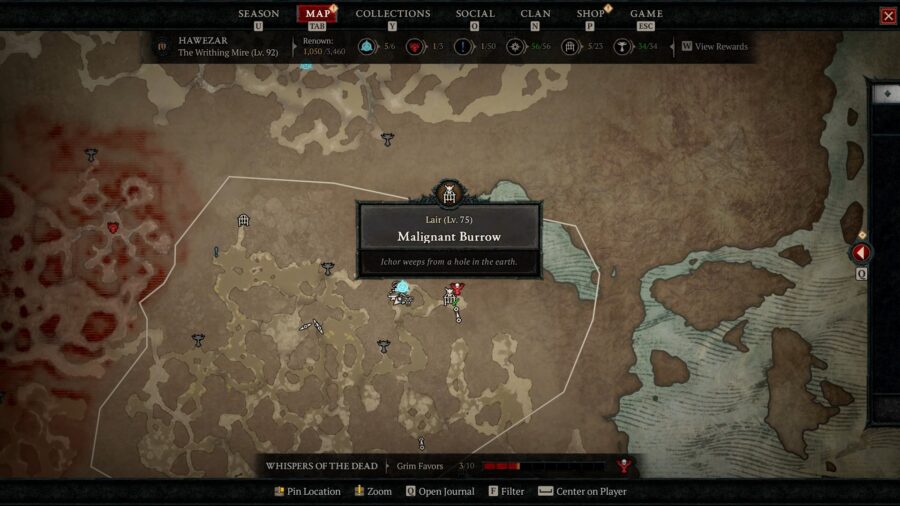Switch to the Collections tab
Image resolution: width=900 pixels, height=506 pixels.
tap(392, 14)
